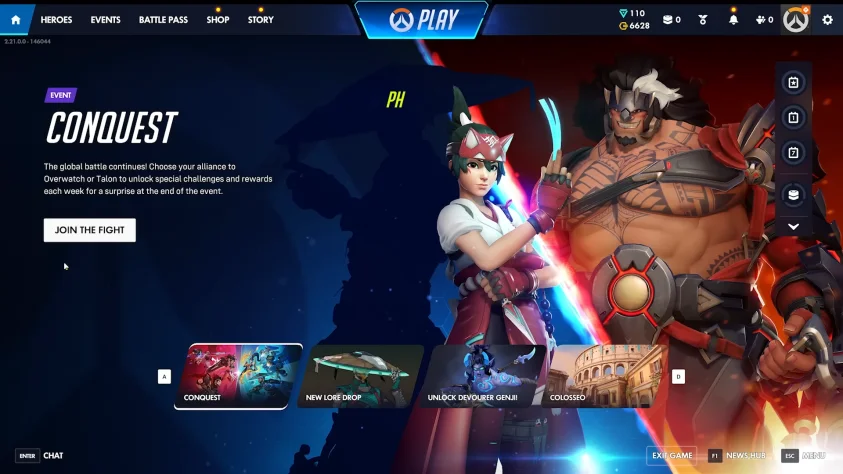Viewport: 843px width, 474px height.
Task: Check notifications via the bell icon
Action: tap(733, 20)
